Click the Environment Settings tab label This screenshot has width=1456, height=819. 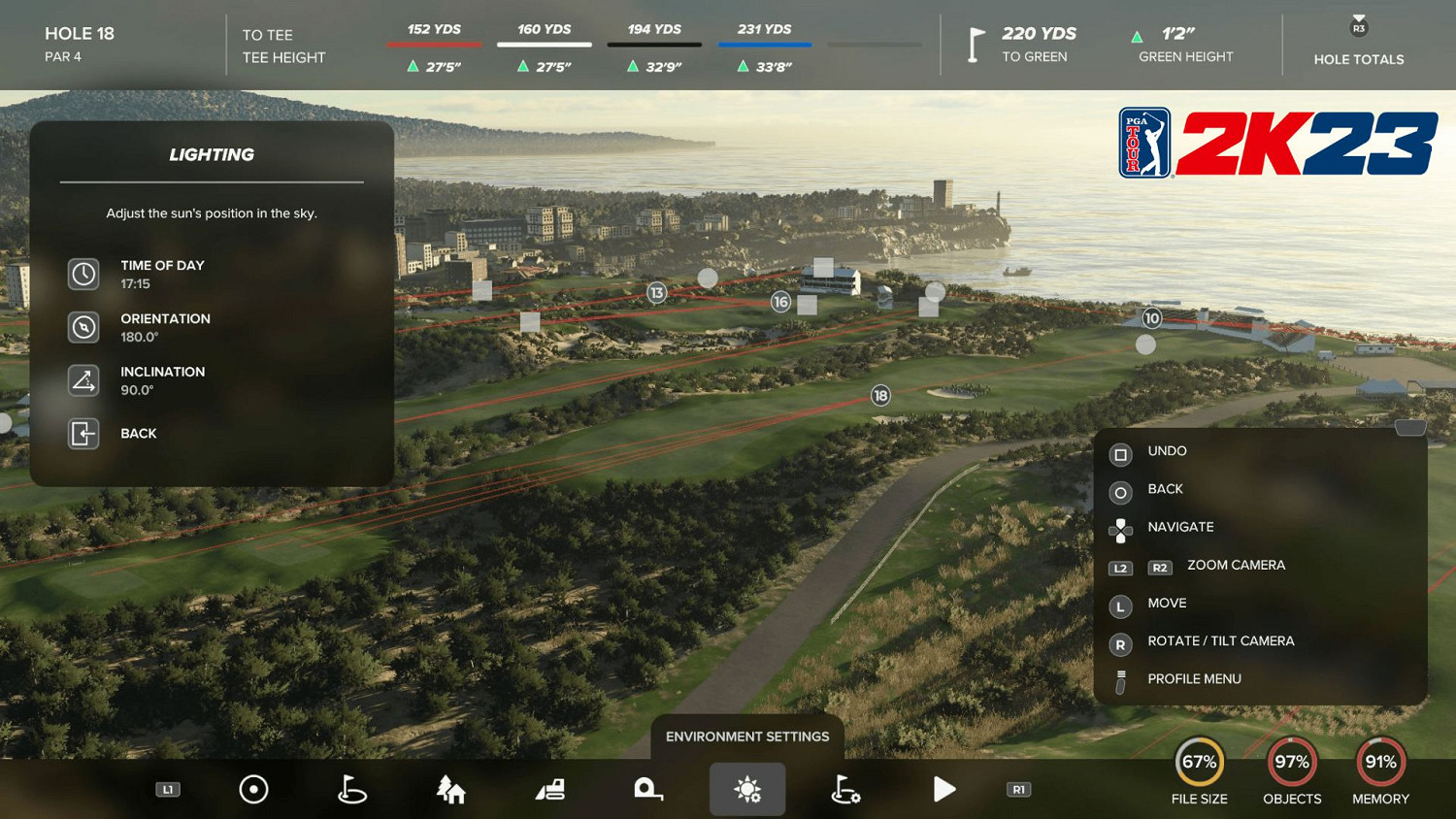[746, 737]
